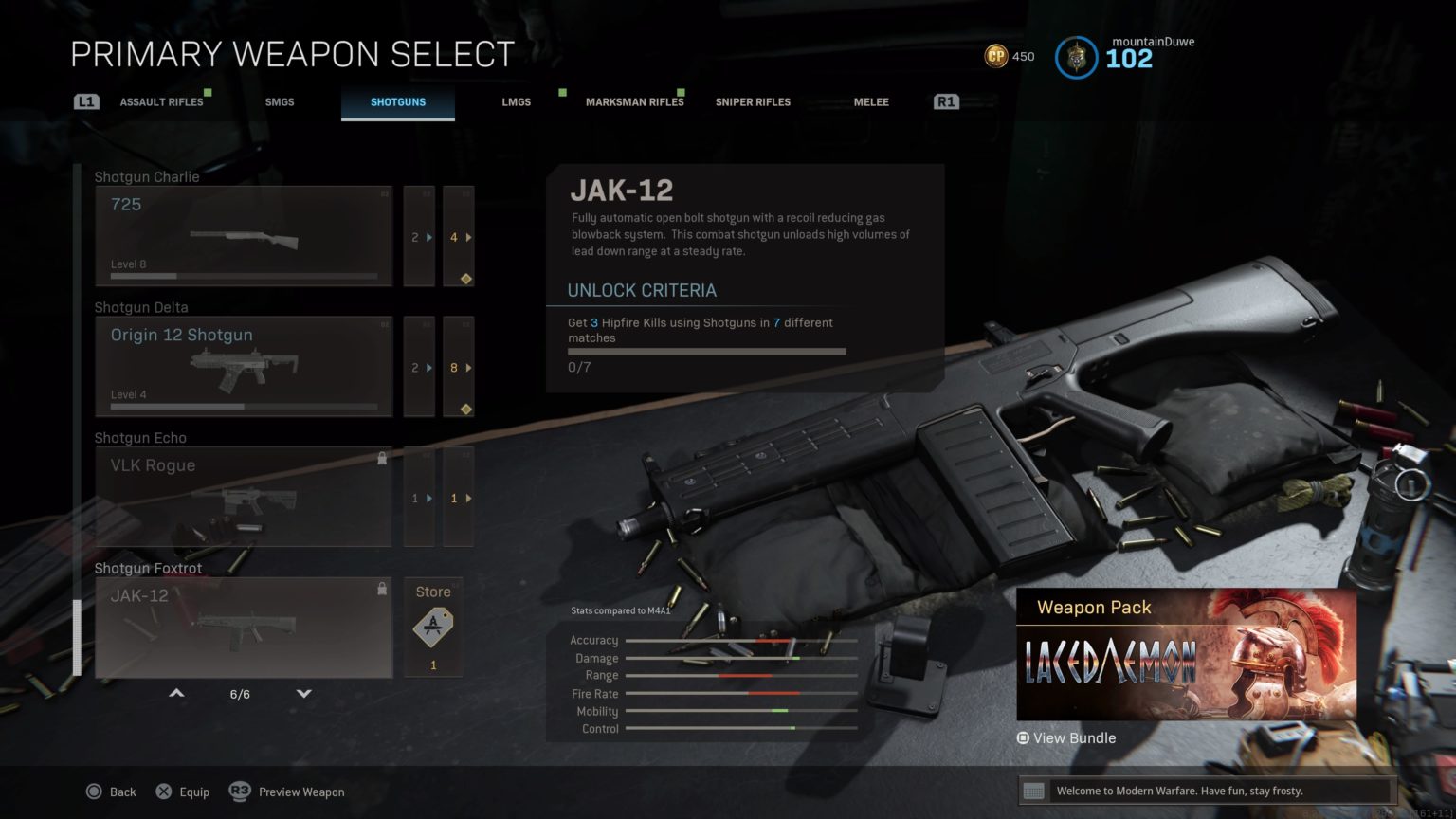
Task: Click the keyboard icon beside the welcome message
Action: click(x=1033, y=791)
